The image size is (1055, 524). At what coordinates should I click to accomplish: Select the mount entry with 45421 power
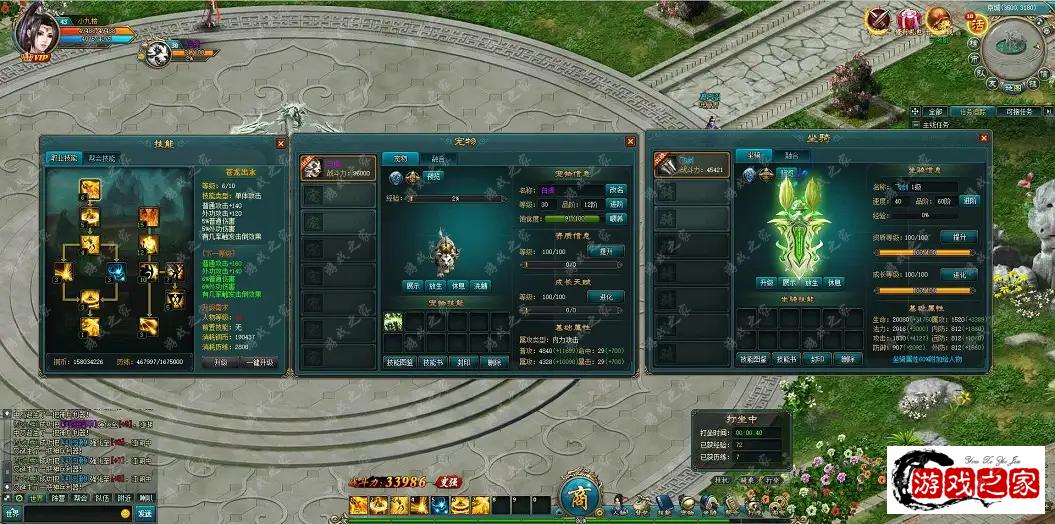692,164
